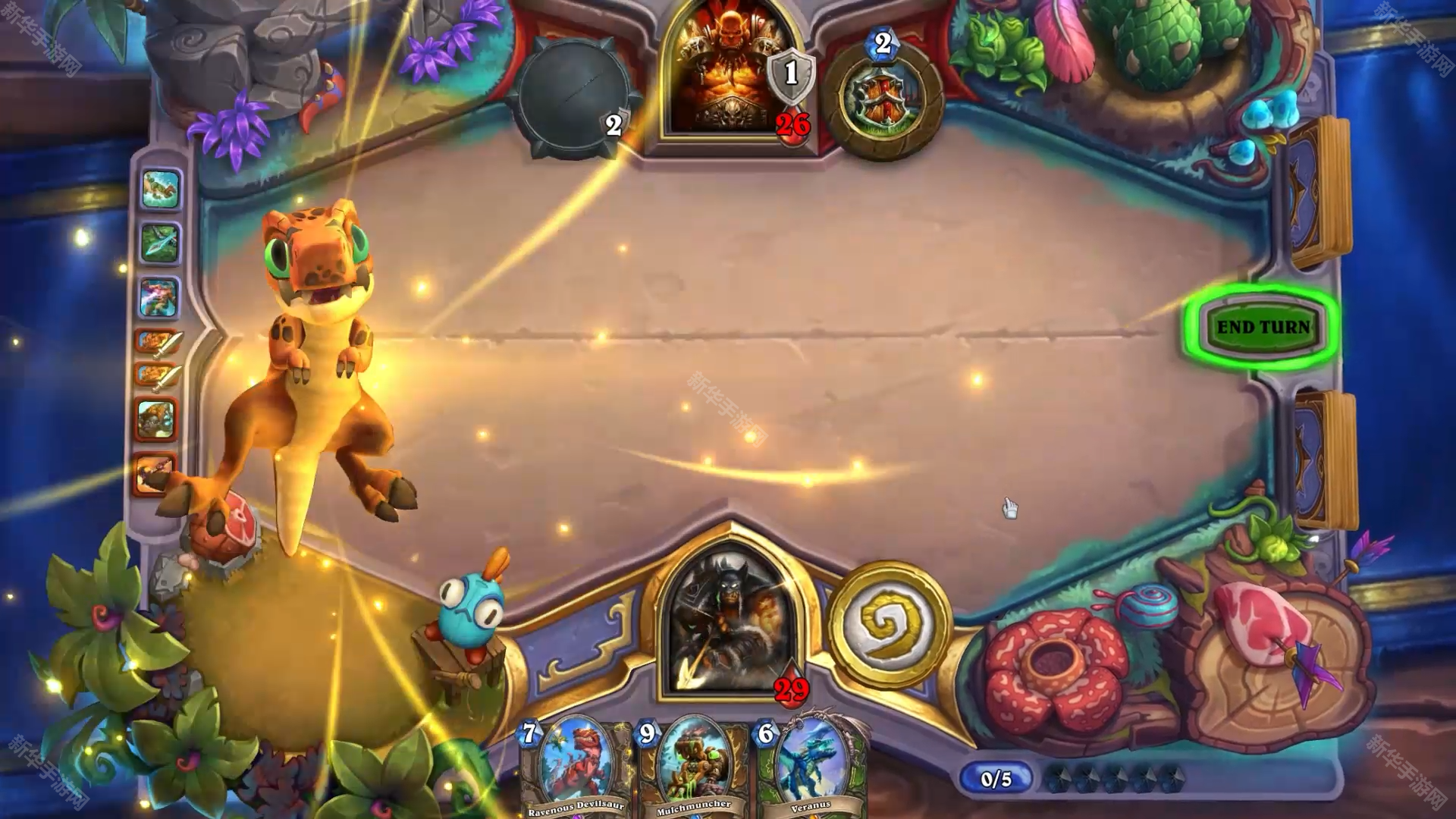This screenshot has width=1456, height=819.
Task: Use the player's golden spiral hero power
Action: click(x=889, y=623)
